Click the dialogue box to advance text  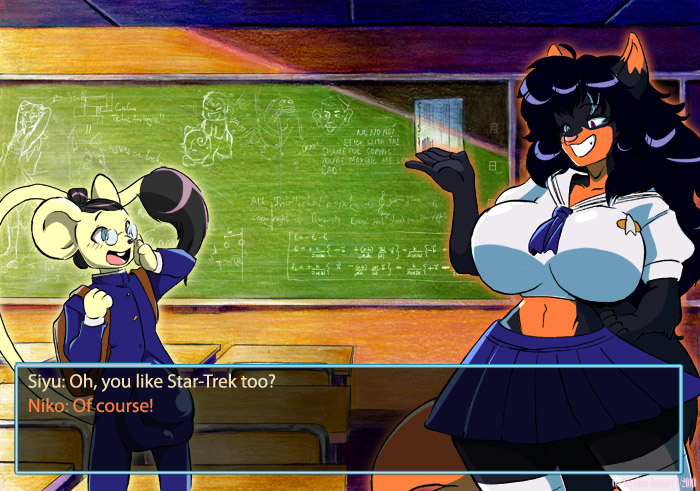348,416
